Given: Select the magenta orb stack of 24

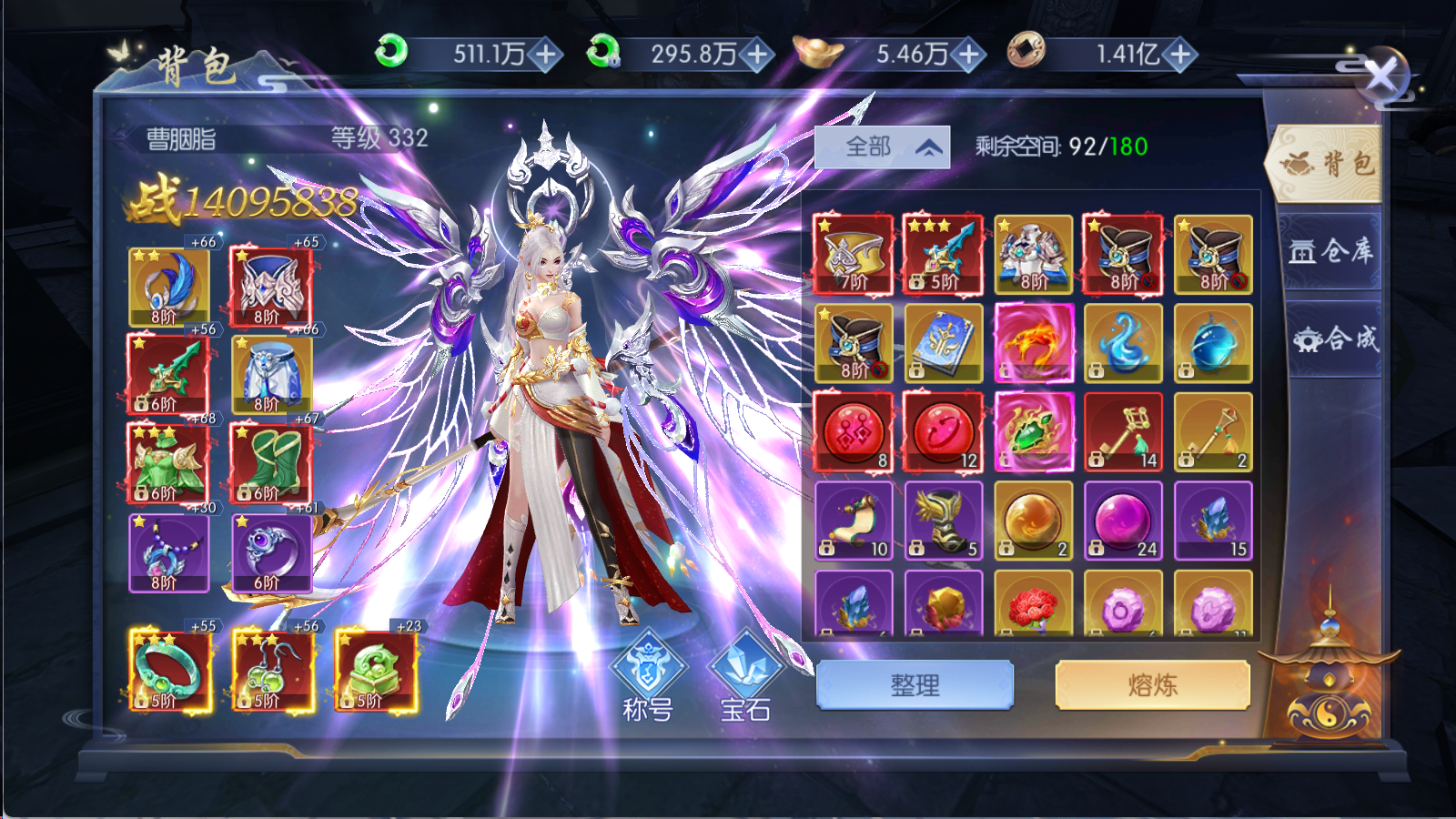Looking at the screenshot, I should point(1123,521).
